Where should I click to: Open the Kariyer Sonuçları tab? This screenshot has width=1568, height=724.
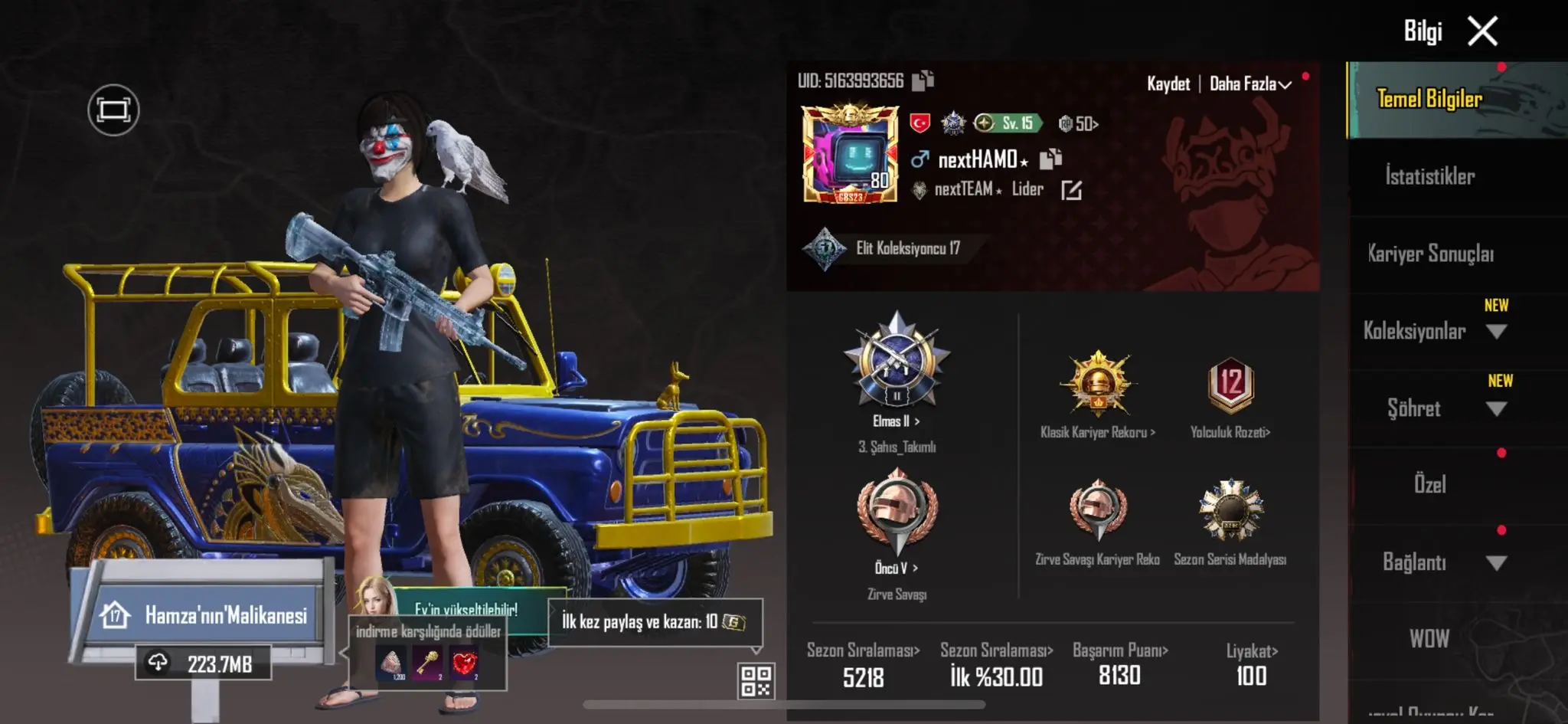(x=1430, y=254)
